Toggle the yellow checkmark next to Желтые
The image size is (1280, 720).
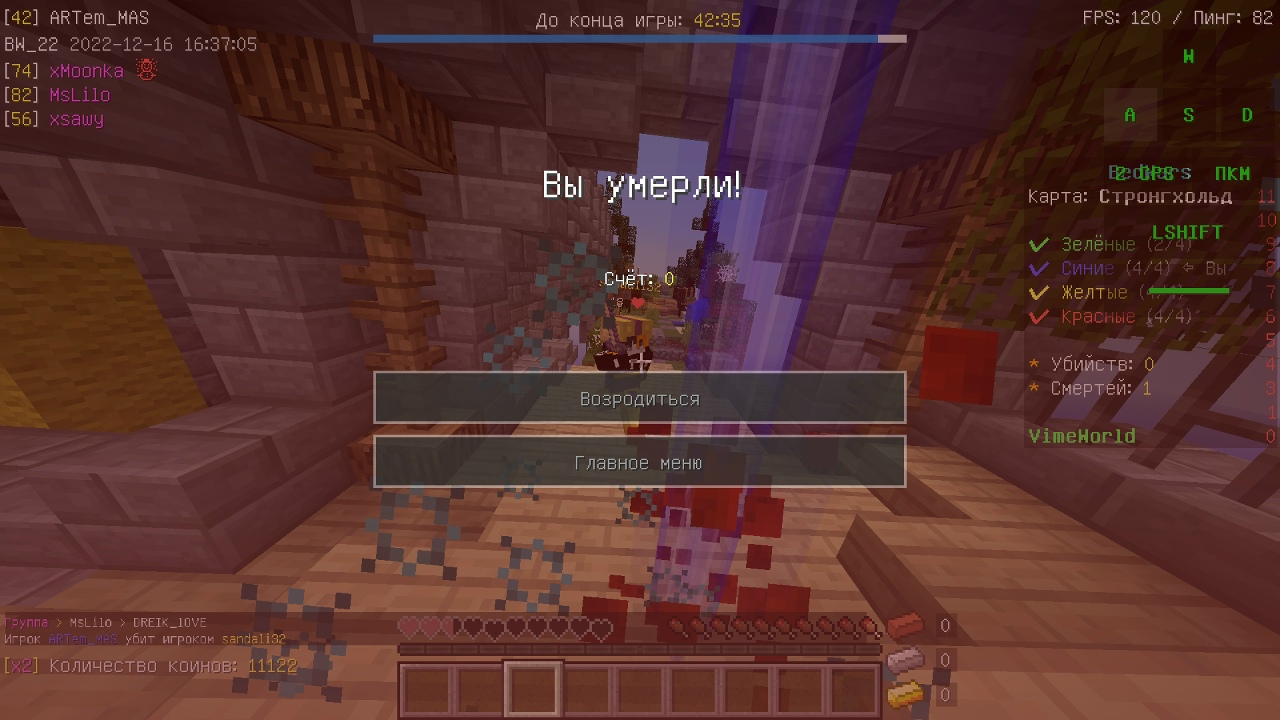[x=1037, y=292]
